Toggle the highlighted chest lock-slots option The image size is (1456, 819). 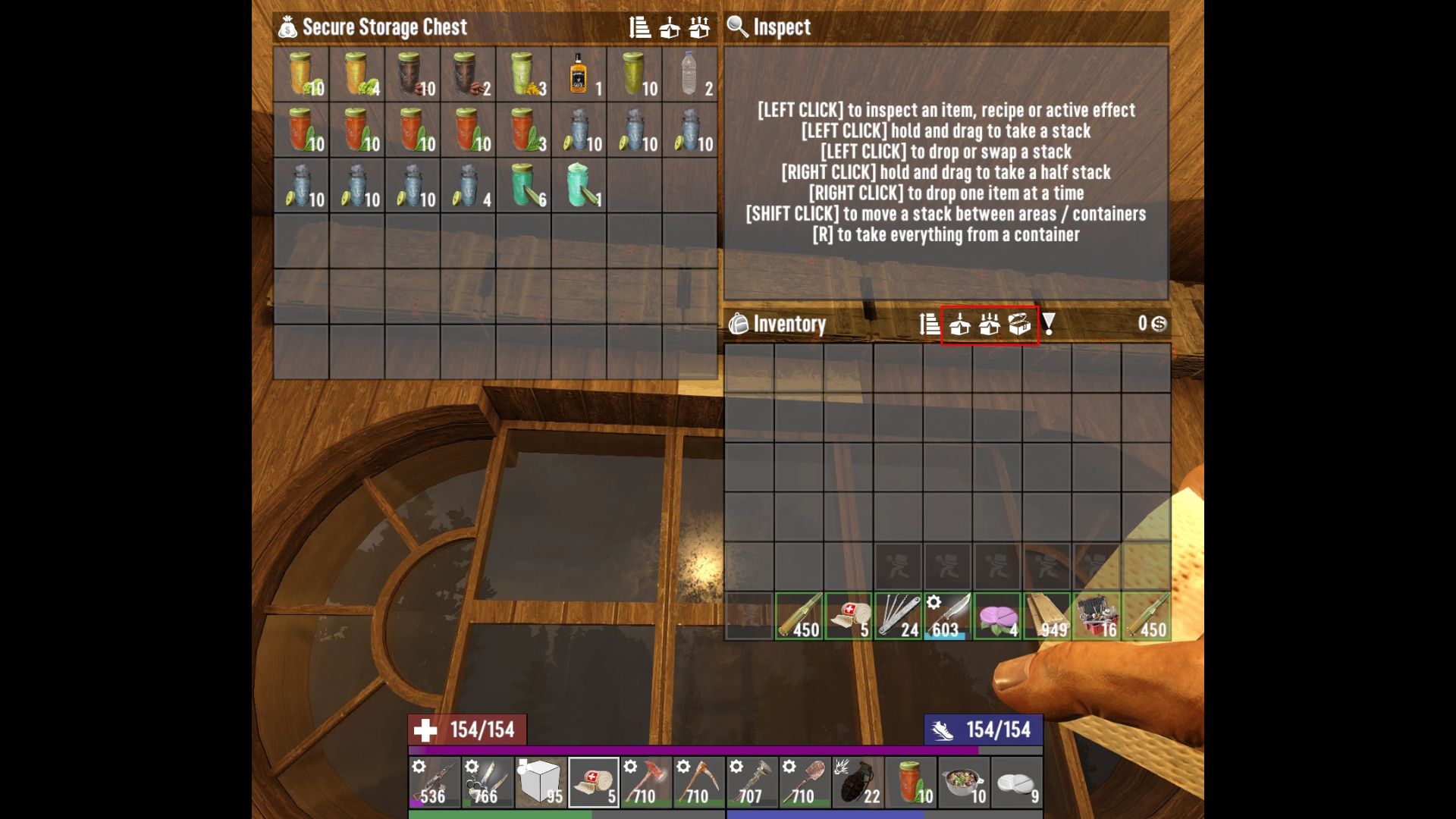coord(1019,325)
